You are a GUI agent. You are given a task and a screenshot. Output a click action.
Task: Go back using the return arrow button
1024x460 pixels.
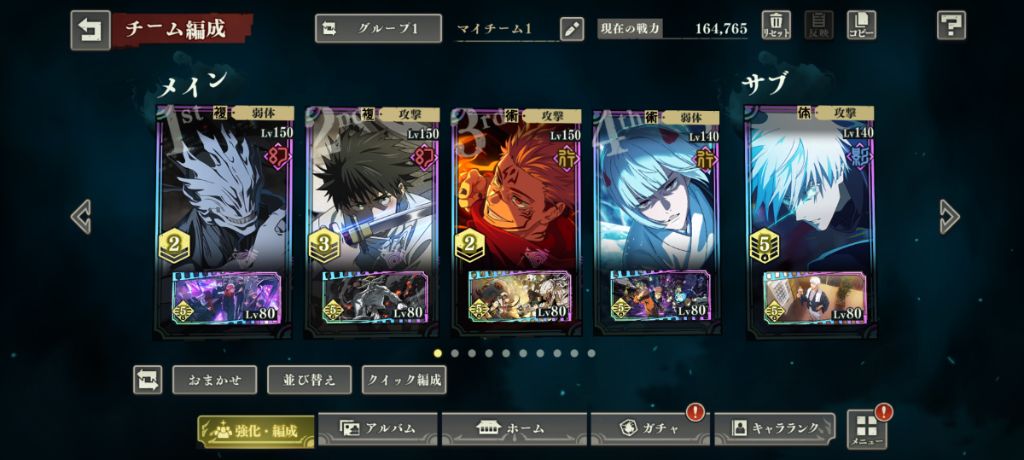click(90, 30)
